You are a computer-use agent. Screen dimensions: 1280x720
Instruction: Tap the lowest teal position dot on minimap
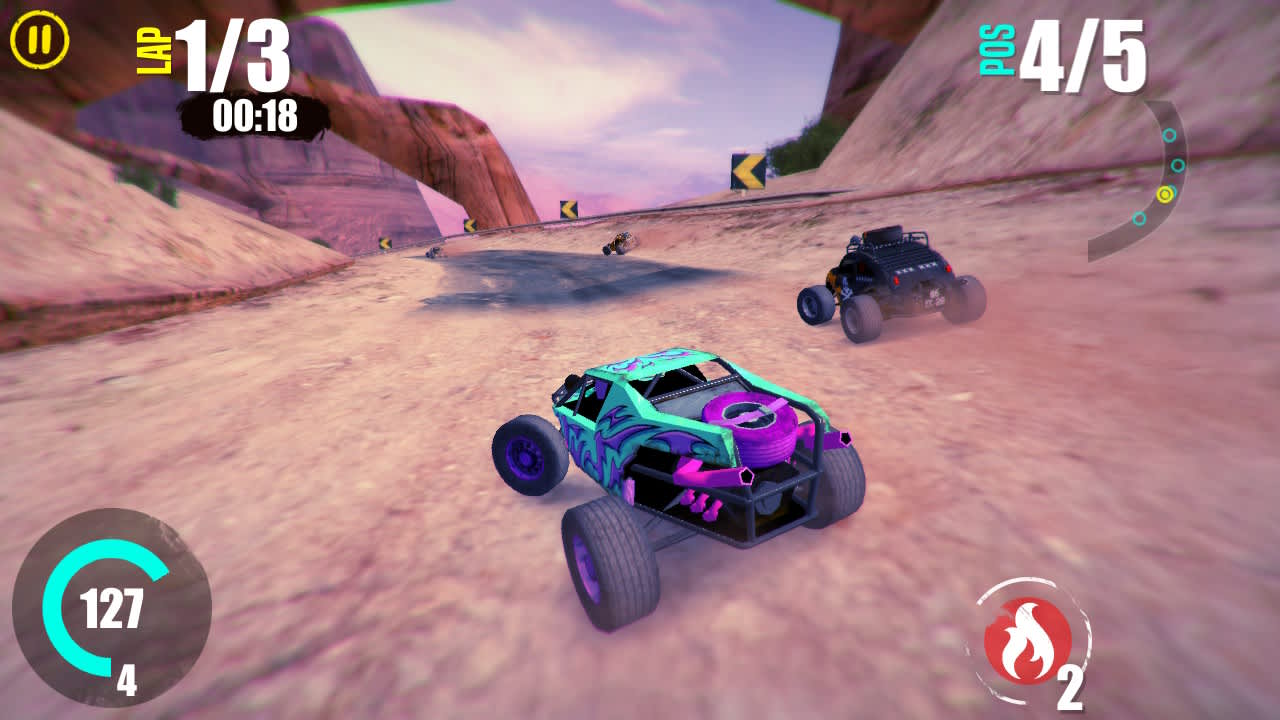coord(1139,219)
